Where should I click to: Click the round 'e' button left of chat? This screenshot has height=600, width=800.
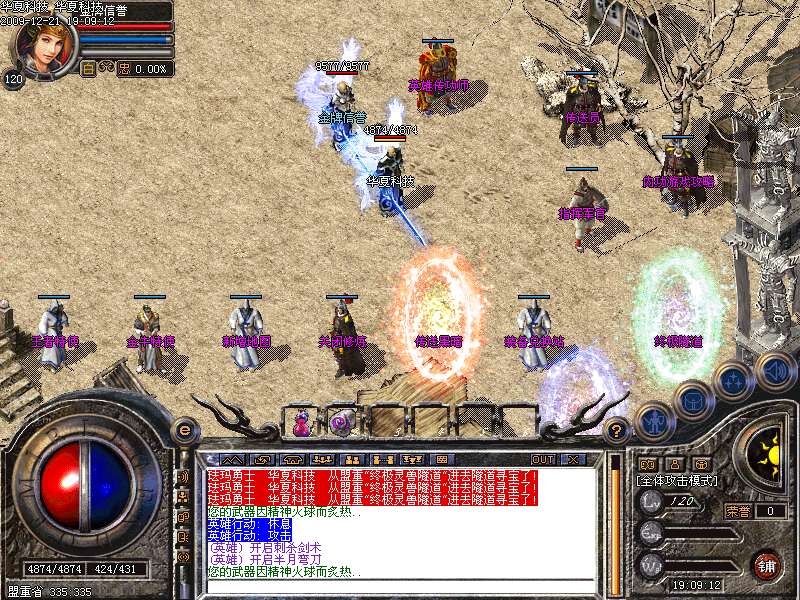pos(183,430)
